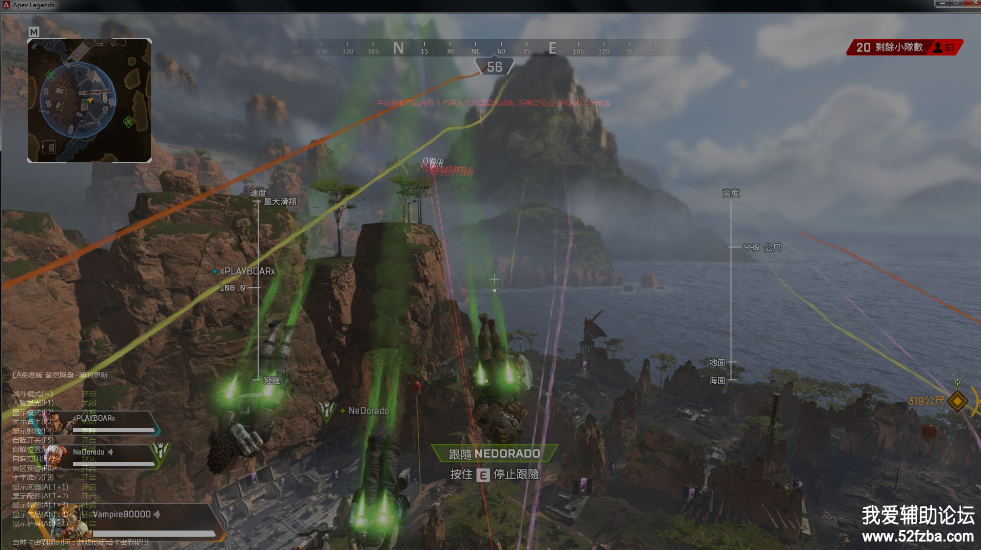Image resolution: width=981 pixels, height=550 pixels.
Task: Click the squads remaining counter banner
Action: tap(905, 47)
